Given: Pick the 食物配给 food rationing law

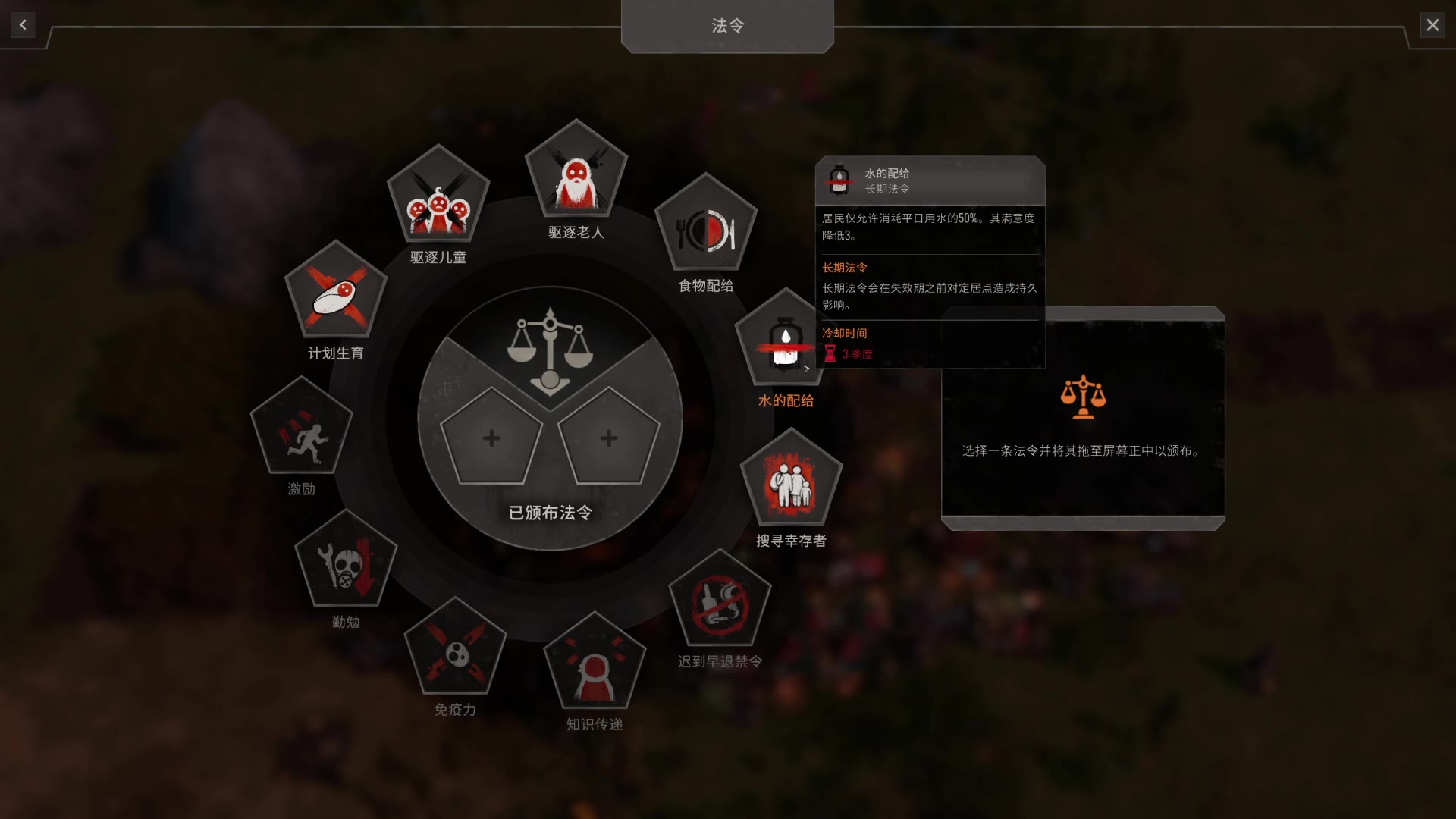Looking at the screenshot, I should (706, 227).
